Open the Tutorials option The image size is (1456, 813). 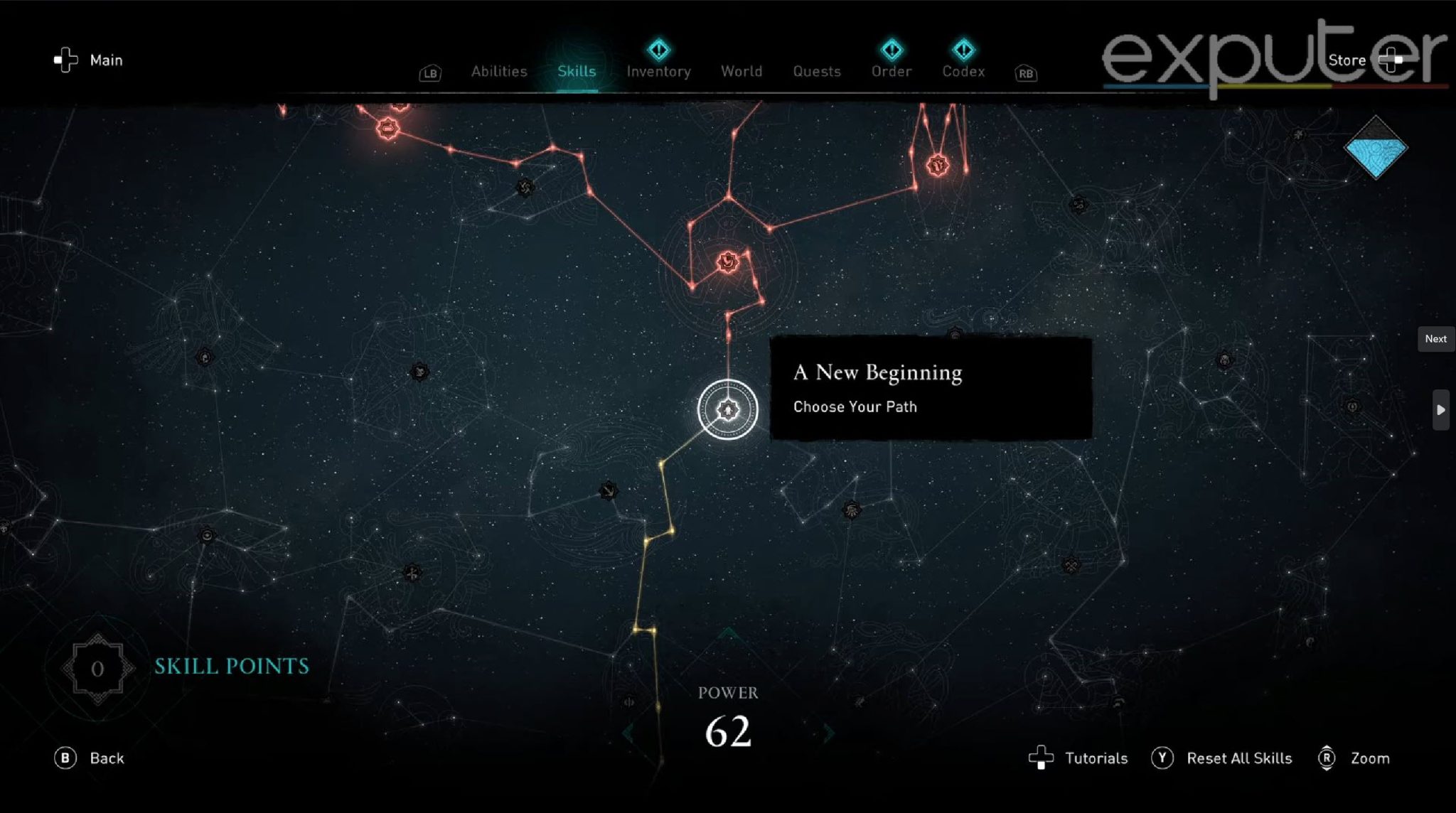[x=1096, y=758]
